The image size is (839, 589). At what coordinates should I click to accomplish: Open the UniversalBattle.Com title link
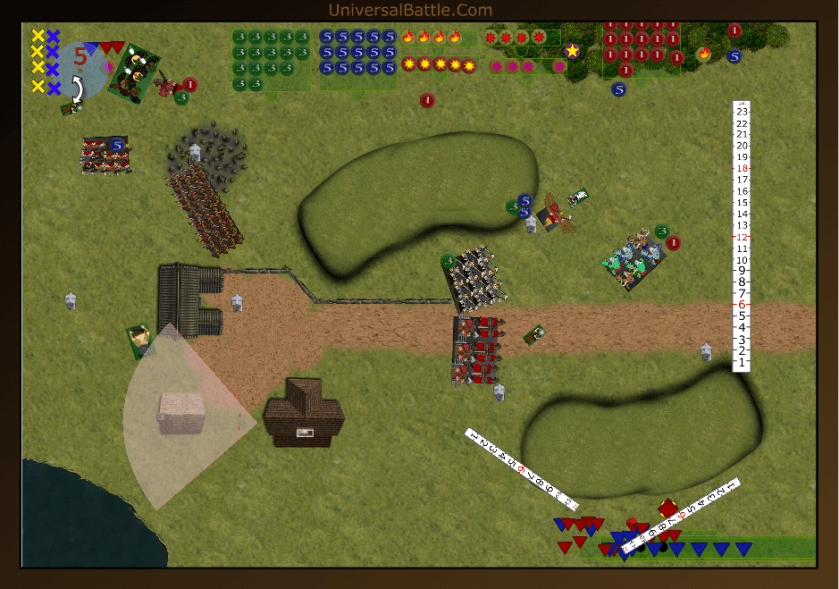(410, 10)
